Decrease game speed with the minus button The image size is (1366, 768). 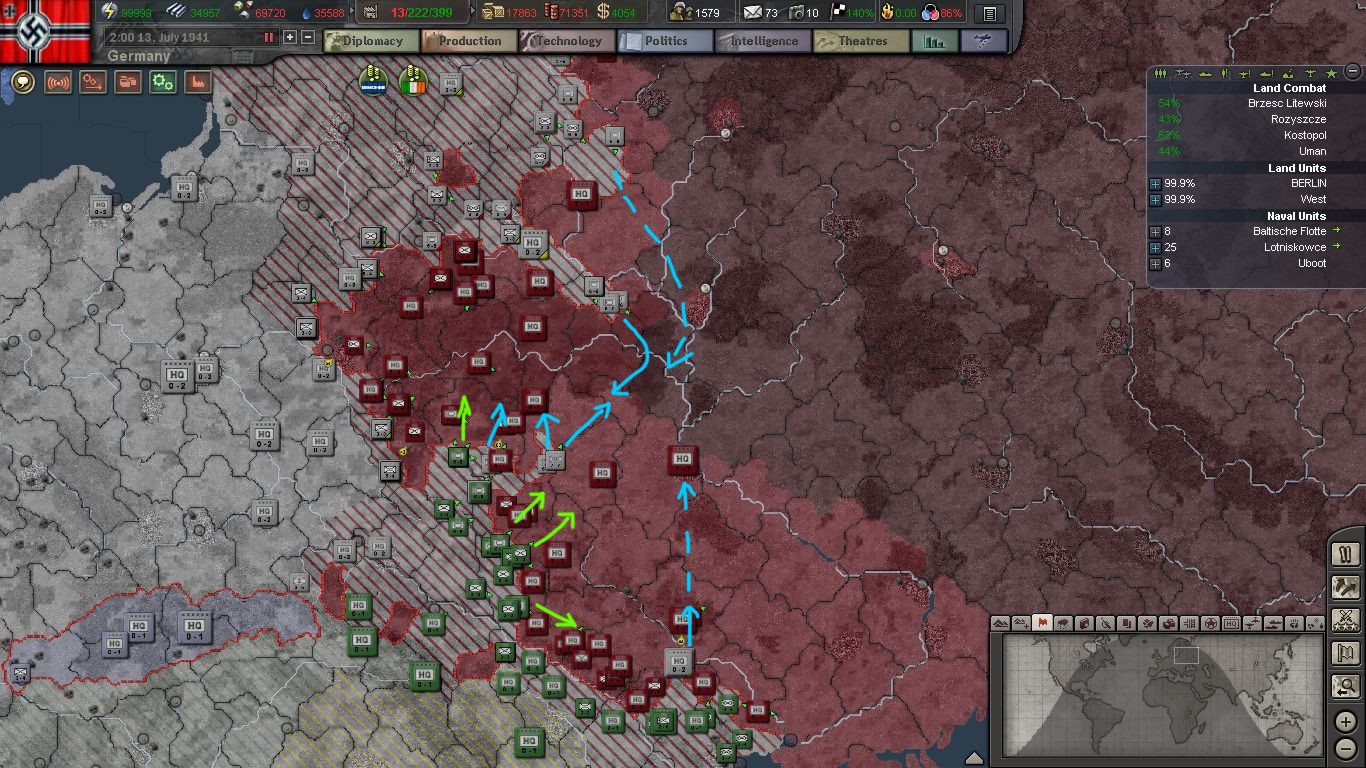(x=308, y=37)
